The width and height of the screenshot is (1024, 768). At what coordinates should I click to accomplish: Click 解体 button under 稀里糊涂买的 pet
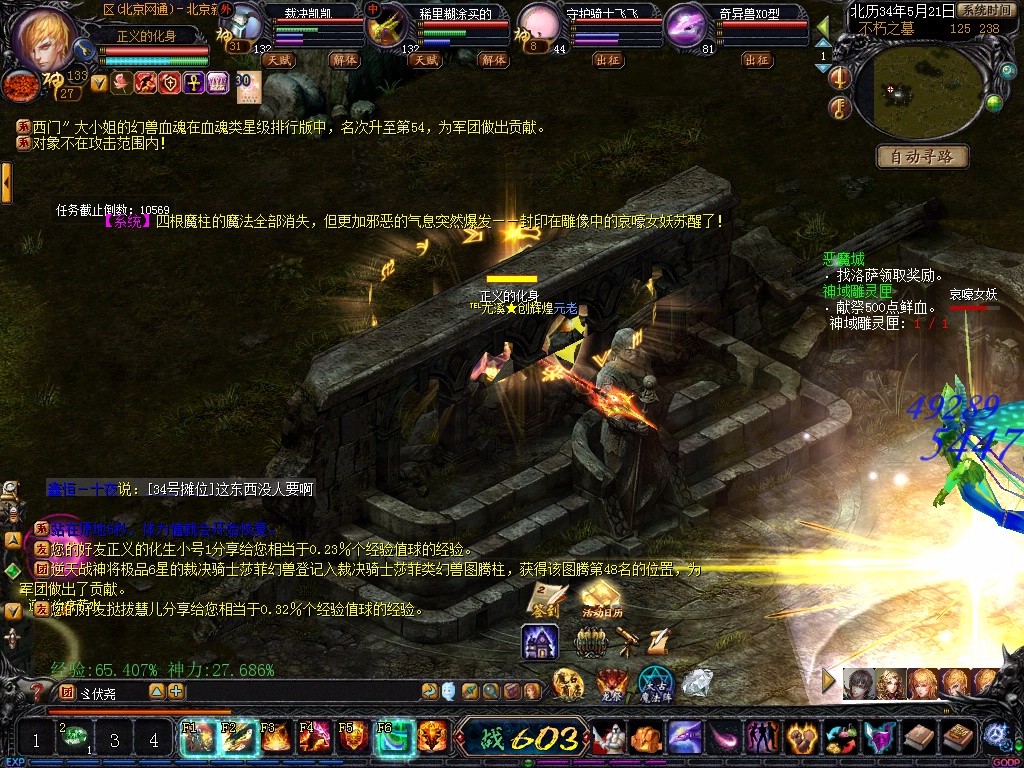click(493, 60)
